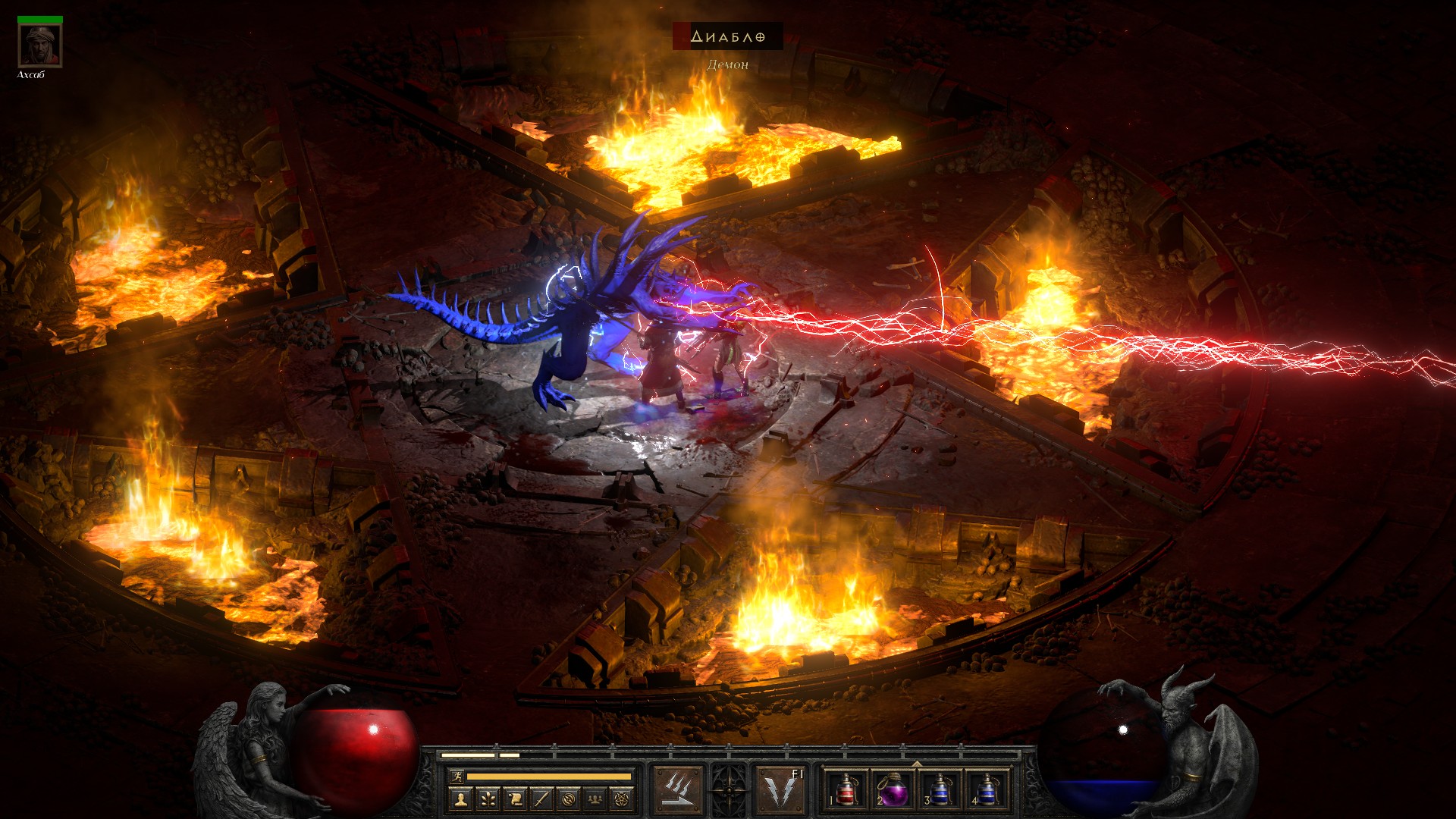The width and height of the screenshot is (1456, 819).
Task: Toggle the run/walk button
Action: coord(456,776)
